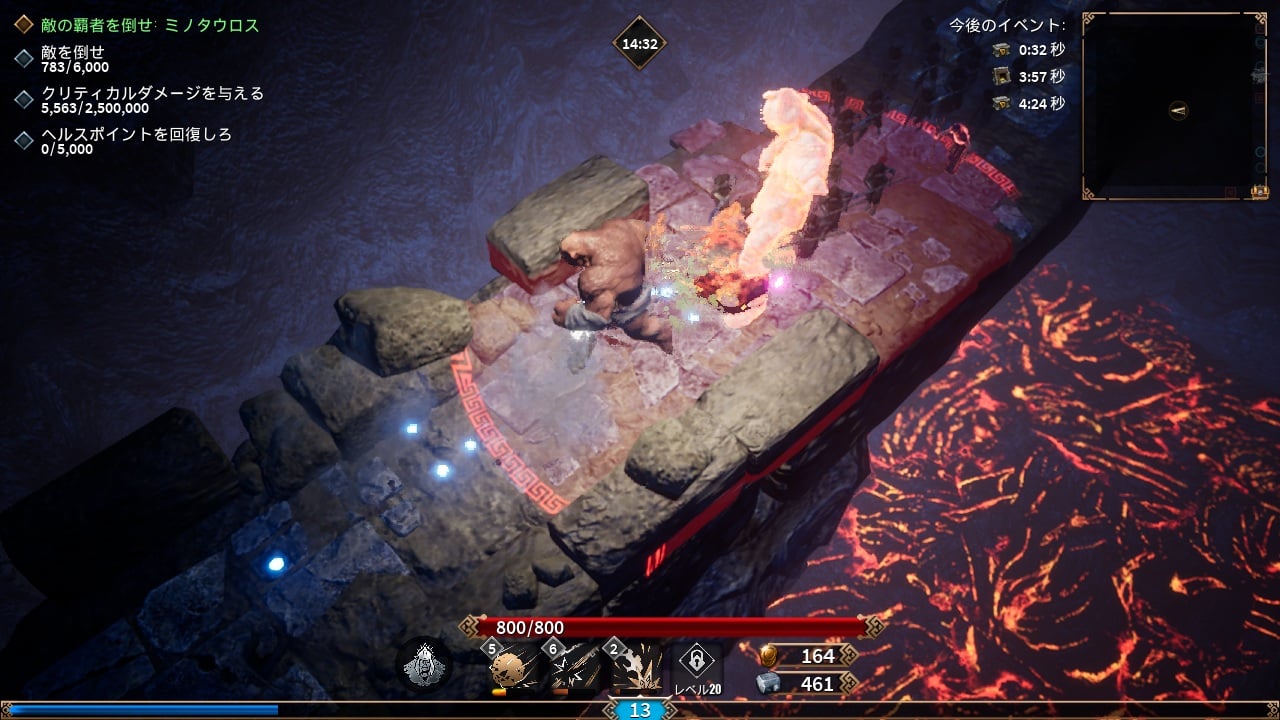Click the gold coin currency icon
This screenshot has height=720, width=1280.
click(x=770, y=656)
